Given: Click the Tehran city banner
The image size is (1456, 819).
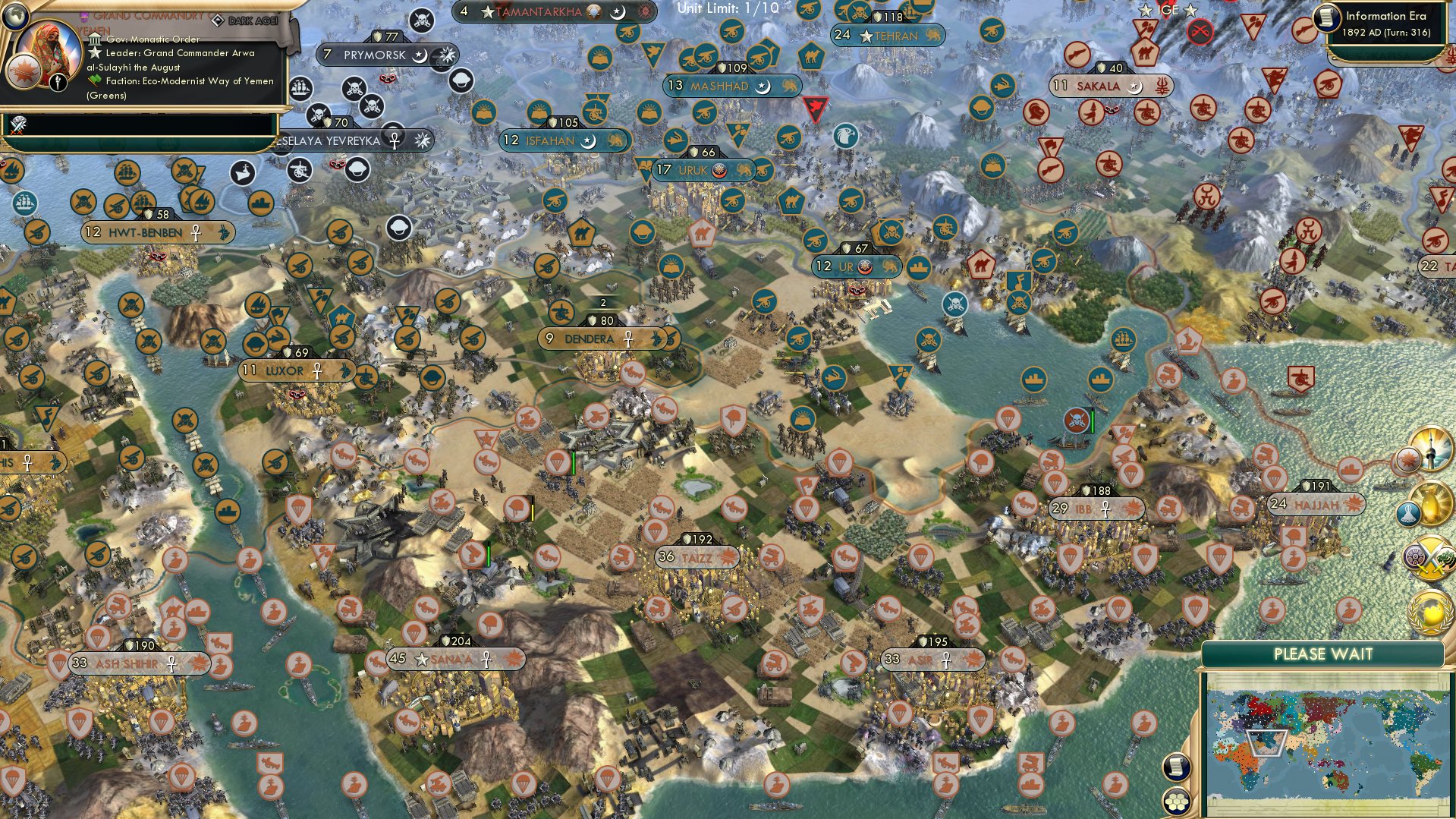Looking at the screenshot, I should [x=887, y=36].
